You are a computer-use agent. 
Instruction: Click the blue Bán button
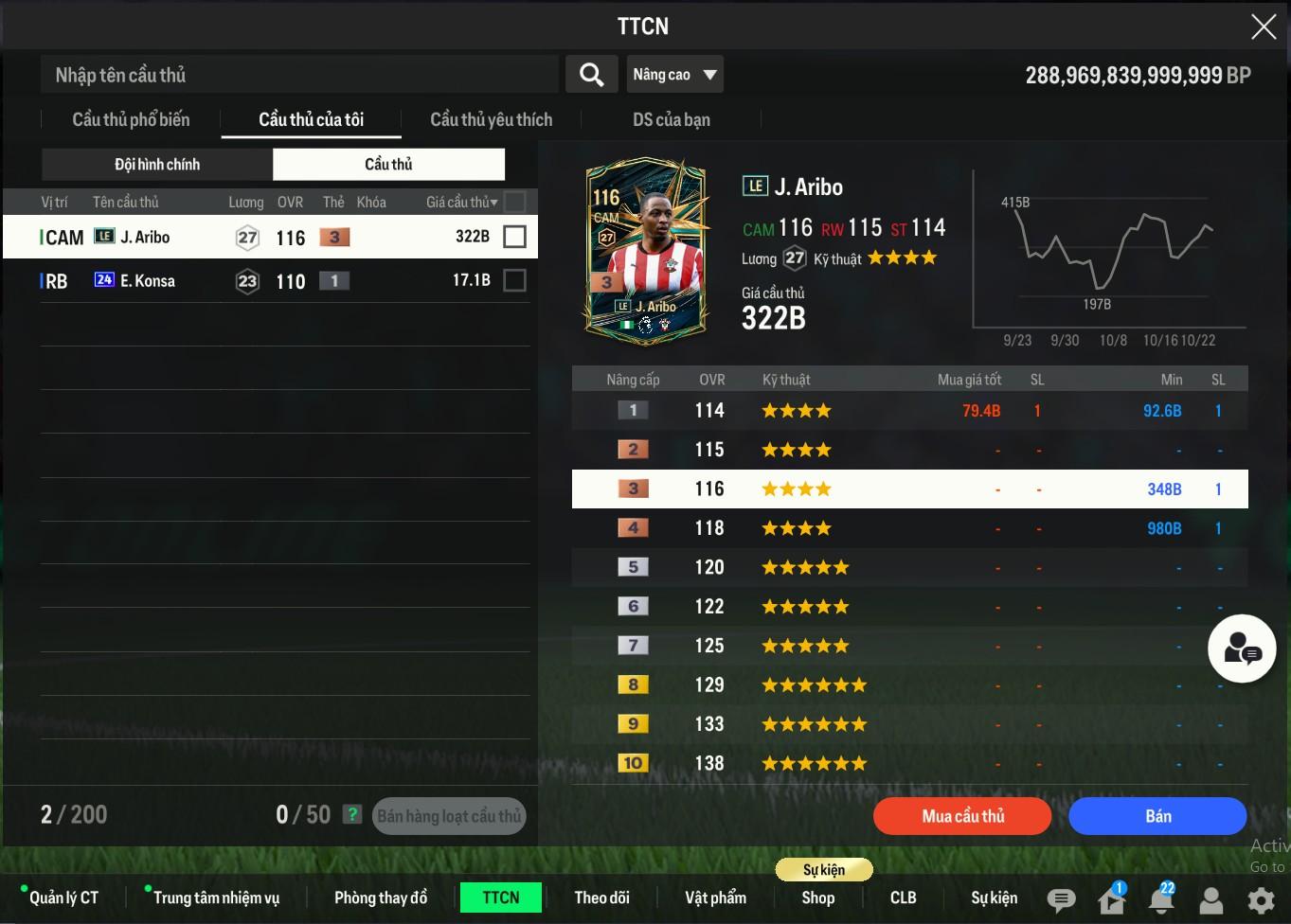[1157, 816]
